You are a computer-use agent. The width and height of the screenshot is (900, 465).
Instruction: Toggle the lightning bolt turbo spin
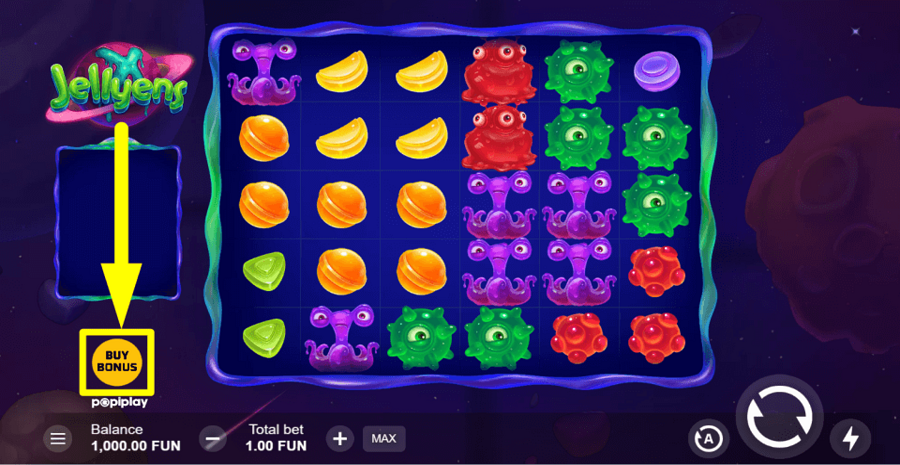pos(851,438)
